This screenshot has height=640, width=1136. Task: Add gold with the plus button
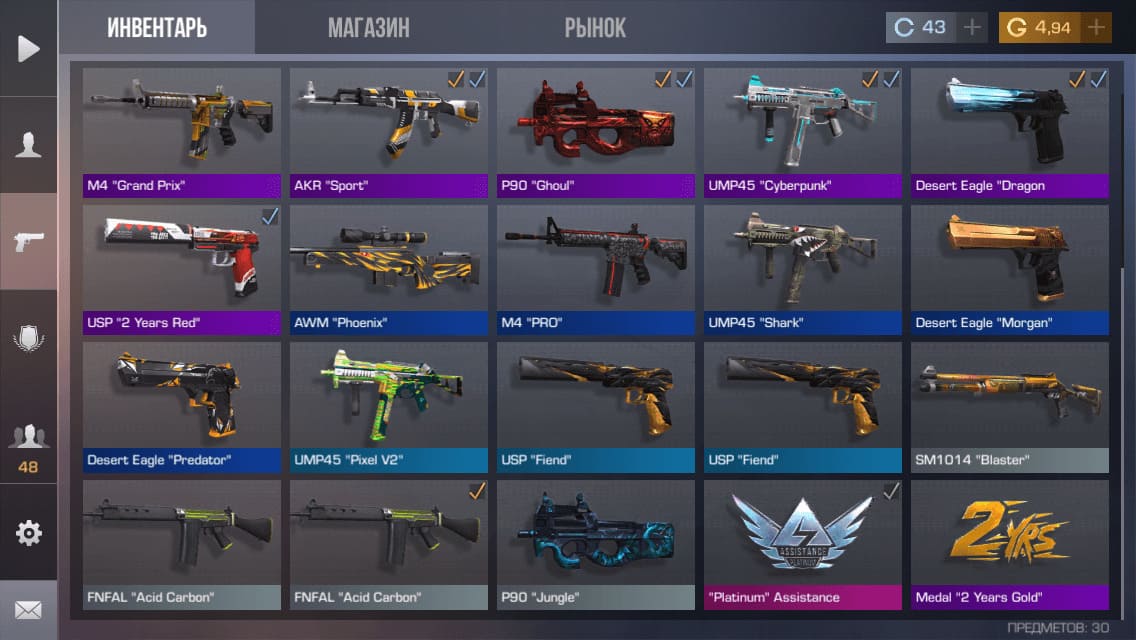[1096, 28]
